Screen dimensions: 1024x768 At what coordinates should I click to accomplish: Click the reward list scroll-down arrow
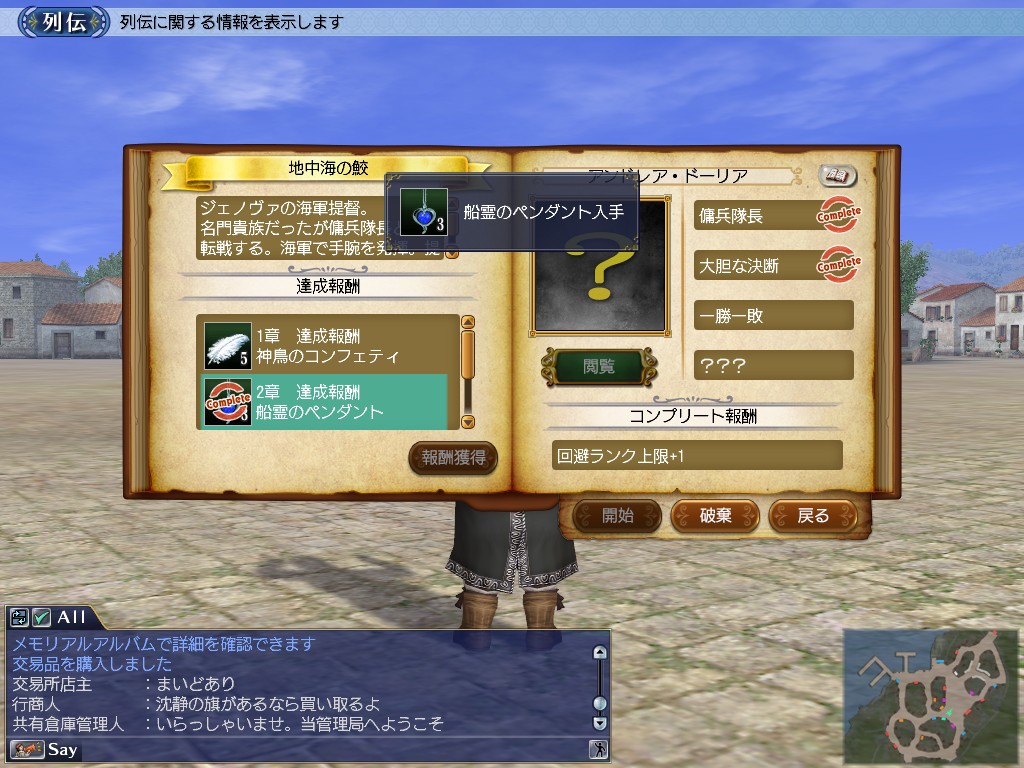(x=468, y=421)
